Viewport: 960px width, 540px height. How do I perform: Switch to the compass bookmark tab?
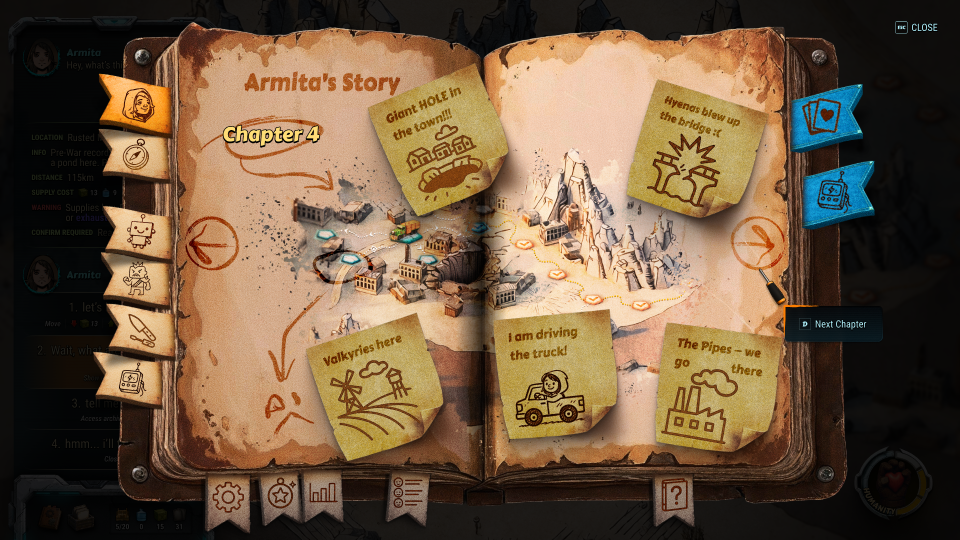137,153
